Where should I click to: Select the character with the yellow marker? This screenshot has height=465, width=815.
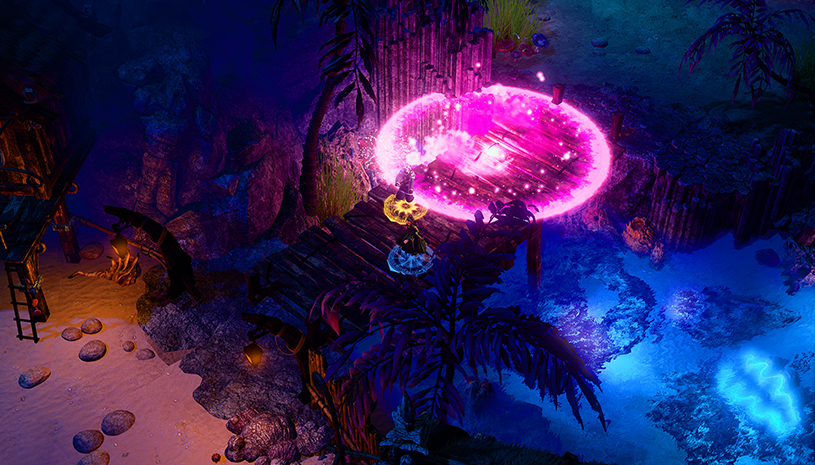(x=405, y=190)
